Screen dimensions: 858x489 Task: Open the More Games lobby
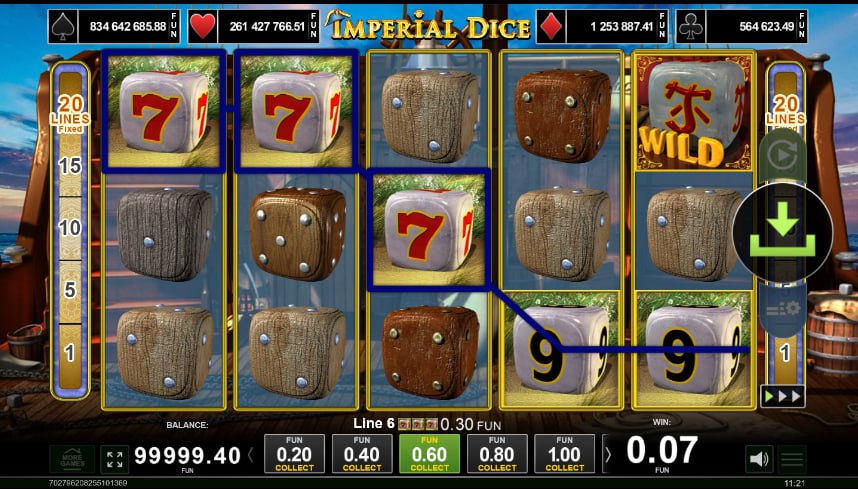72,459
